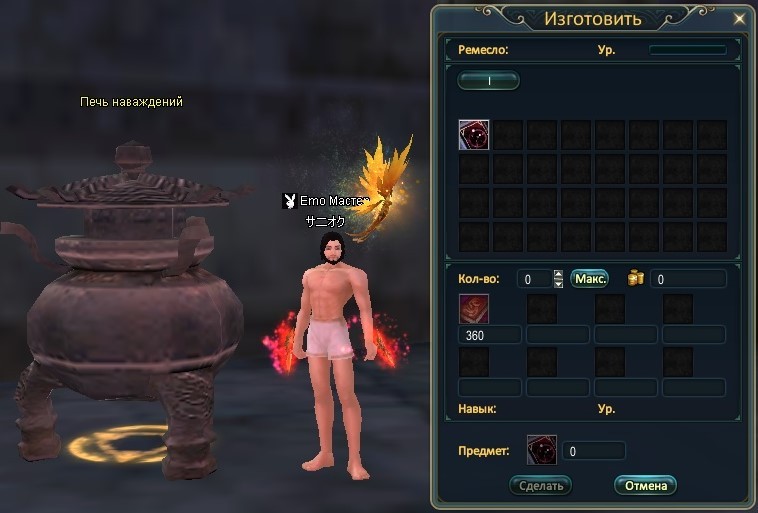The height and width of the screenshot is (513, 758).
Task: Click the Предмет result item icon
Action: pos(542,450)
